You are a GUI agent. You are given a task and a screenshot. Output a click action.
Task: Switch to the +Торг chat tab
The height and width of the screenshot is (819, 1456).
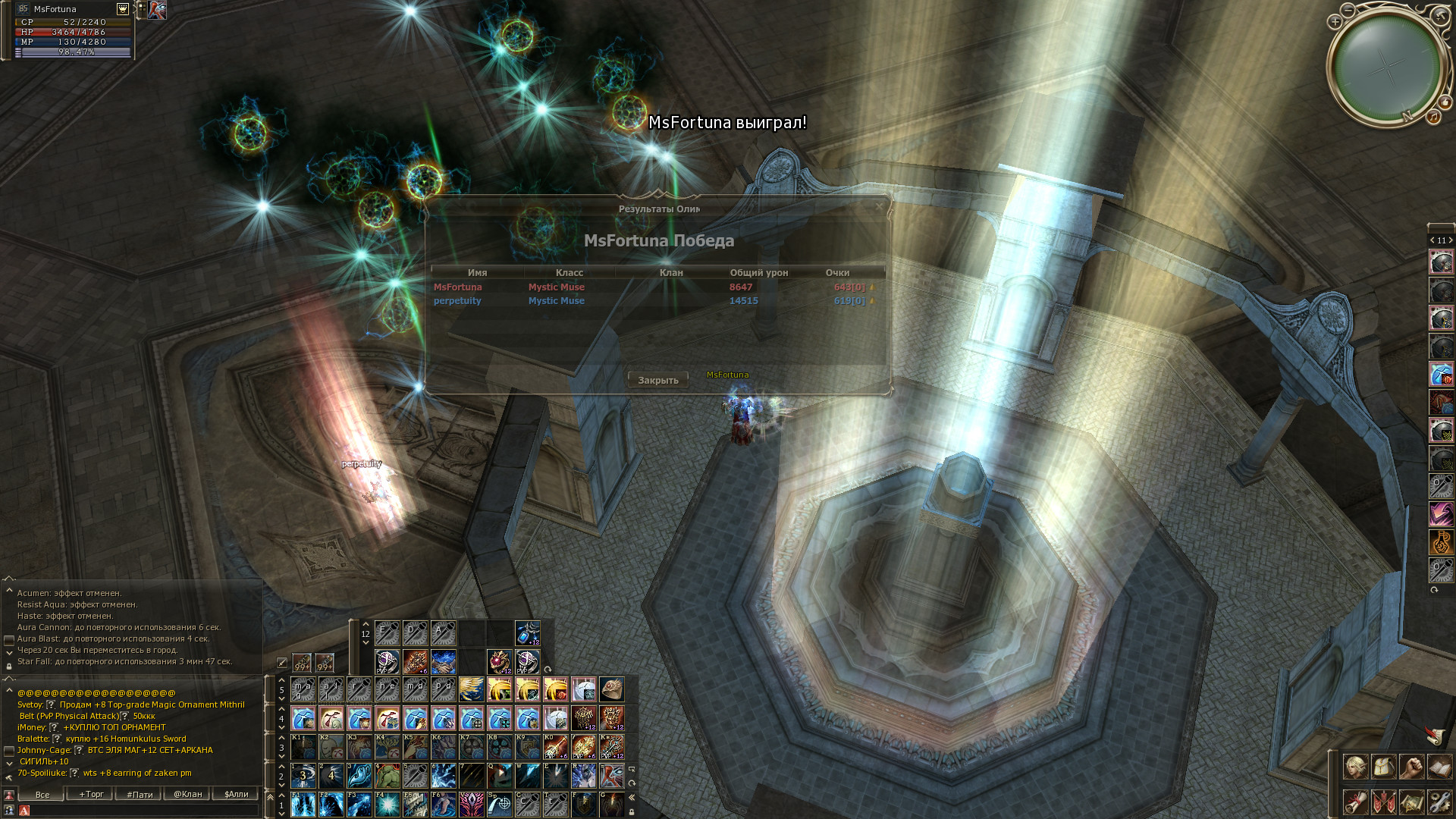pyautogui.click(x=91, y=794)
